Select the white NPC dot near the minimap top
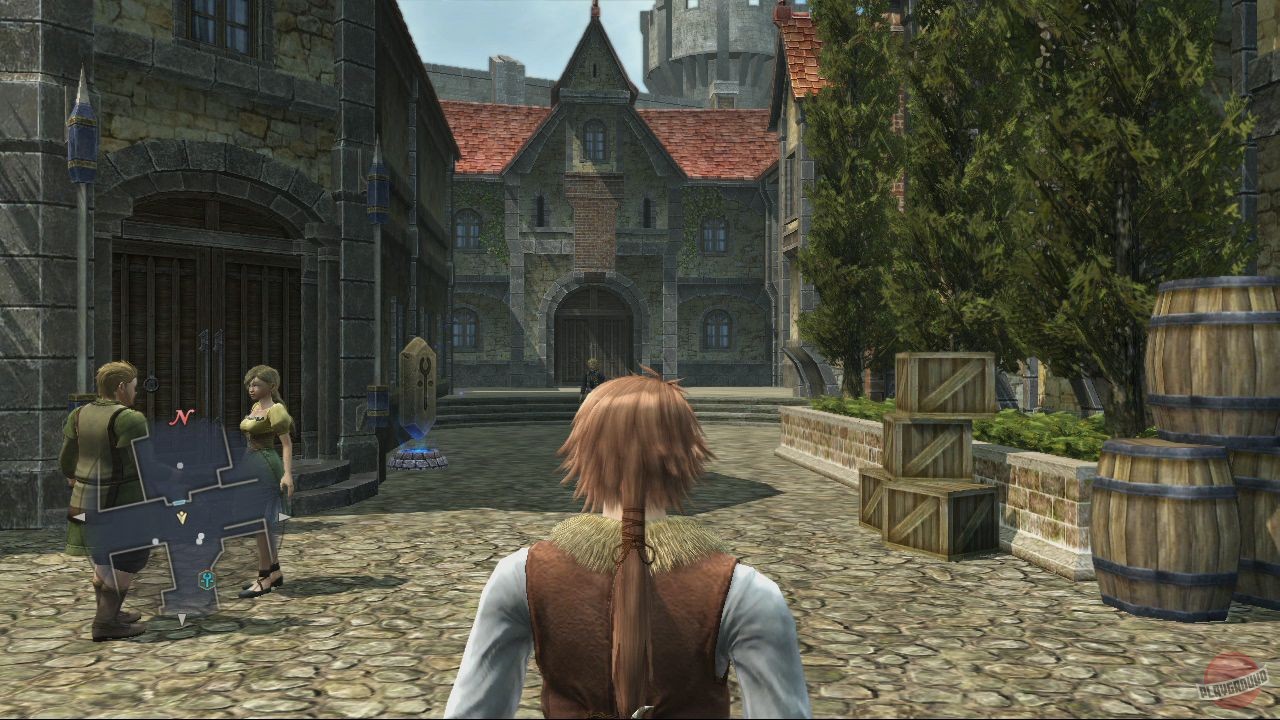This screenshot has width=1280, height=720. (x=179, y=466)
